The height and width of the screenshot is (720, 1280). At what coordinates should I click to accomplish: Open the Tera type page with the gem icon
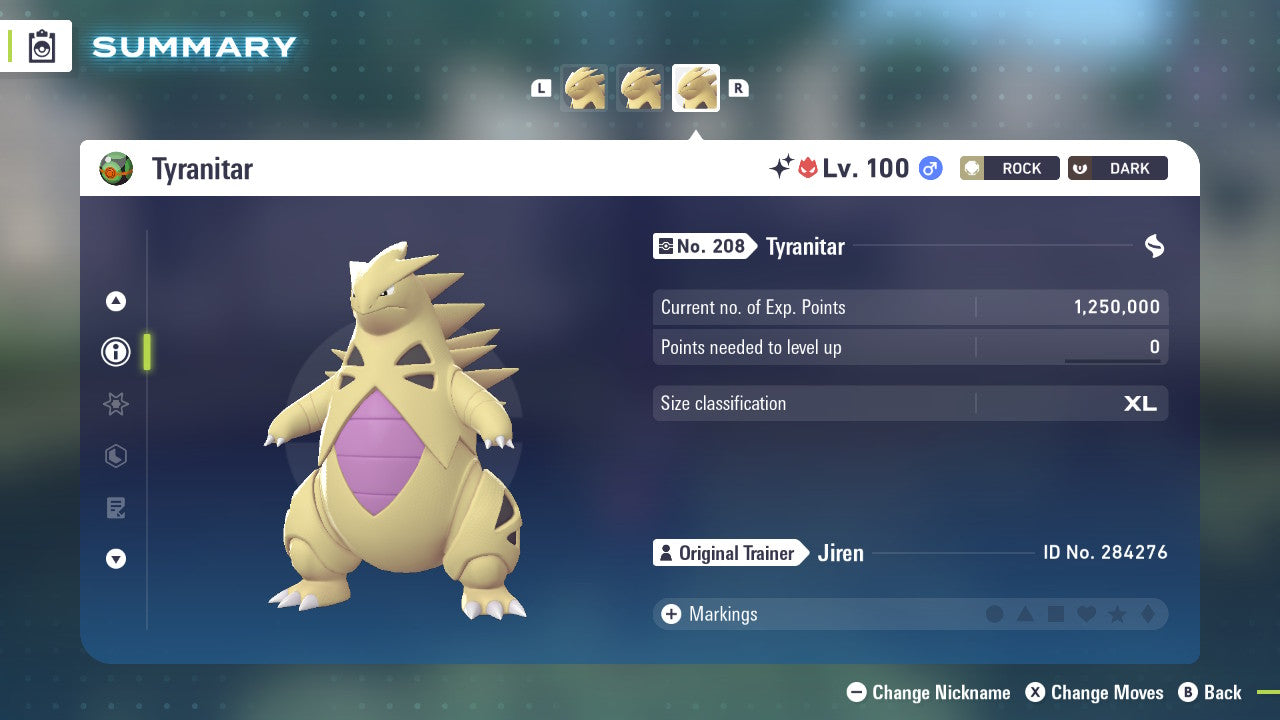[x=115, y=456]
